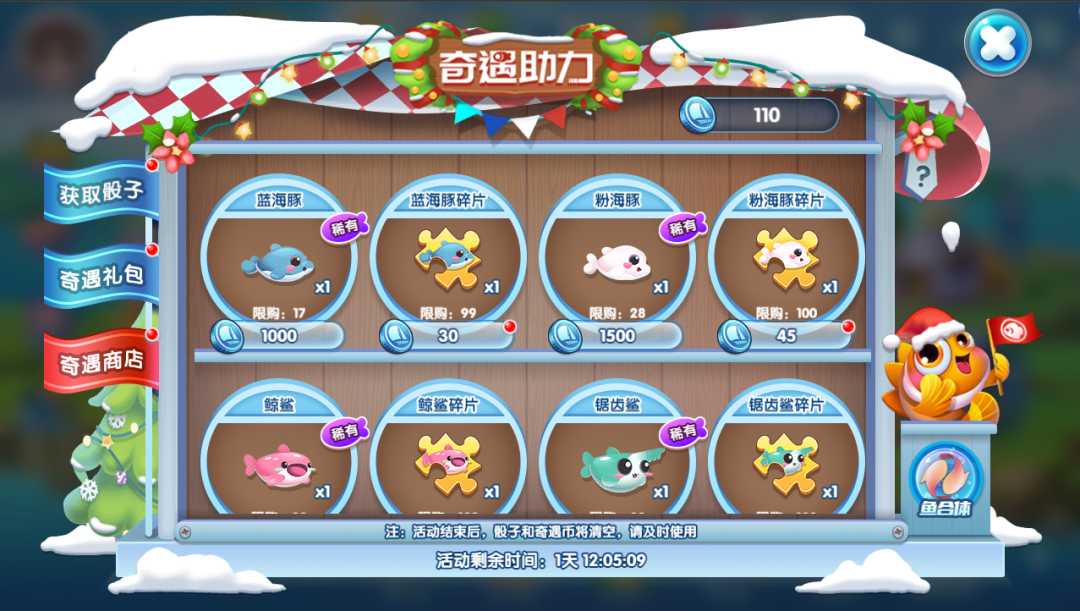
Task: Buy 蓝海豚 for 1000 coins
Action: click(278, 336)
